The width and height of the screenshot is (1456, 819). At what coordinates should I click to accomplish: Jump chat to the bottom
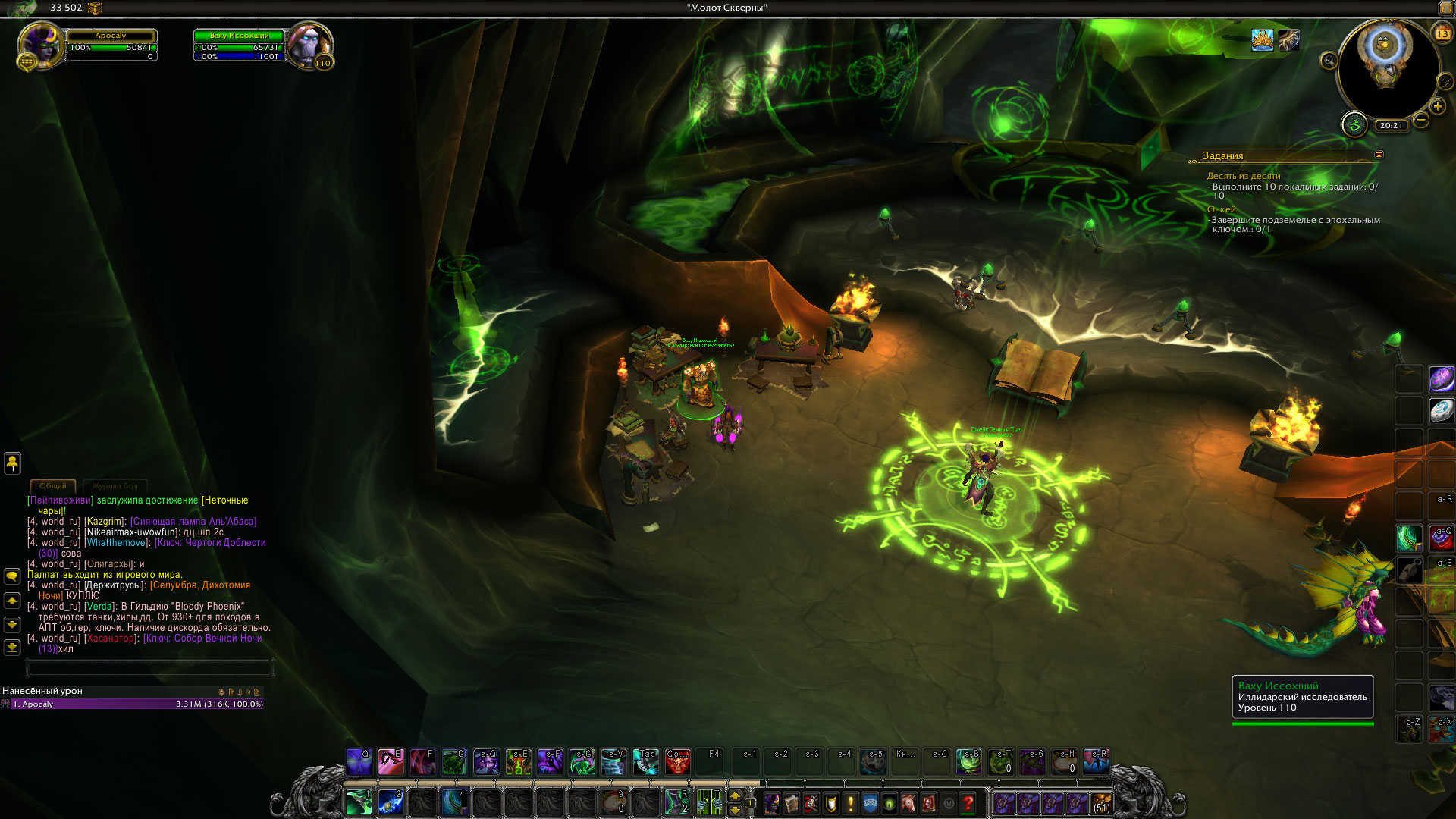(x=12, y=647)
